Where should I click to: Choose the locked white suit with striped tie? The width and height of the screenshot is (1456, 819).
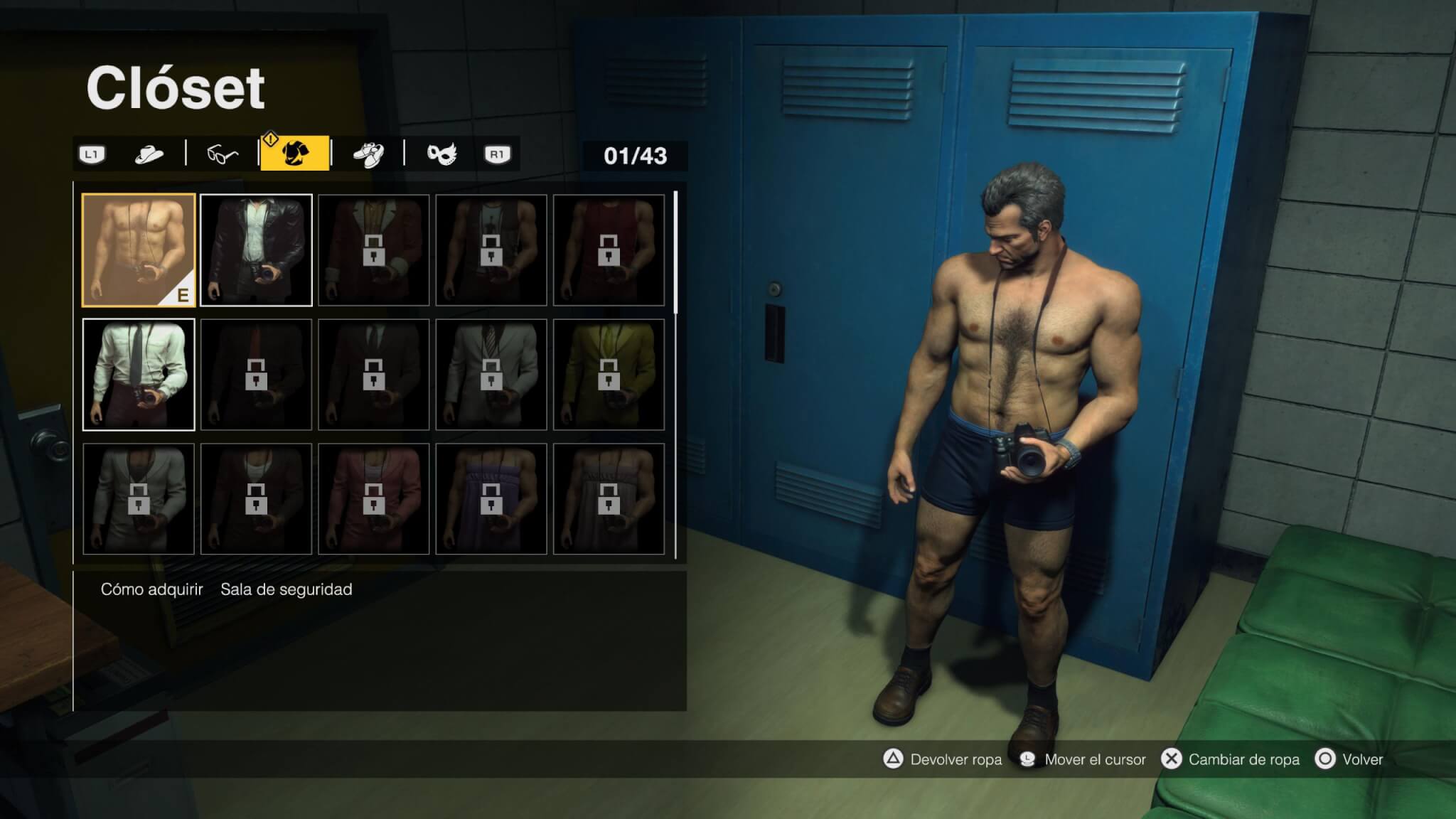[x=491, y=375]
